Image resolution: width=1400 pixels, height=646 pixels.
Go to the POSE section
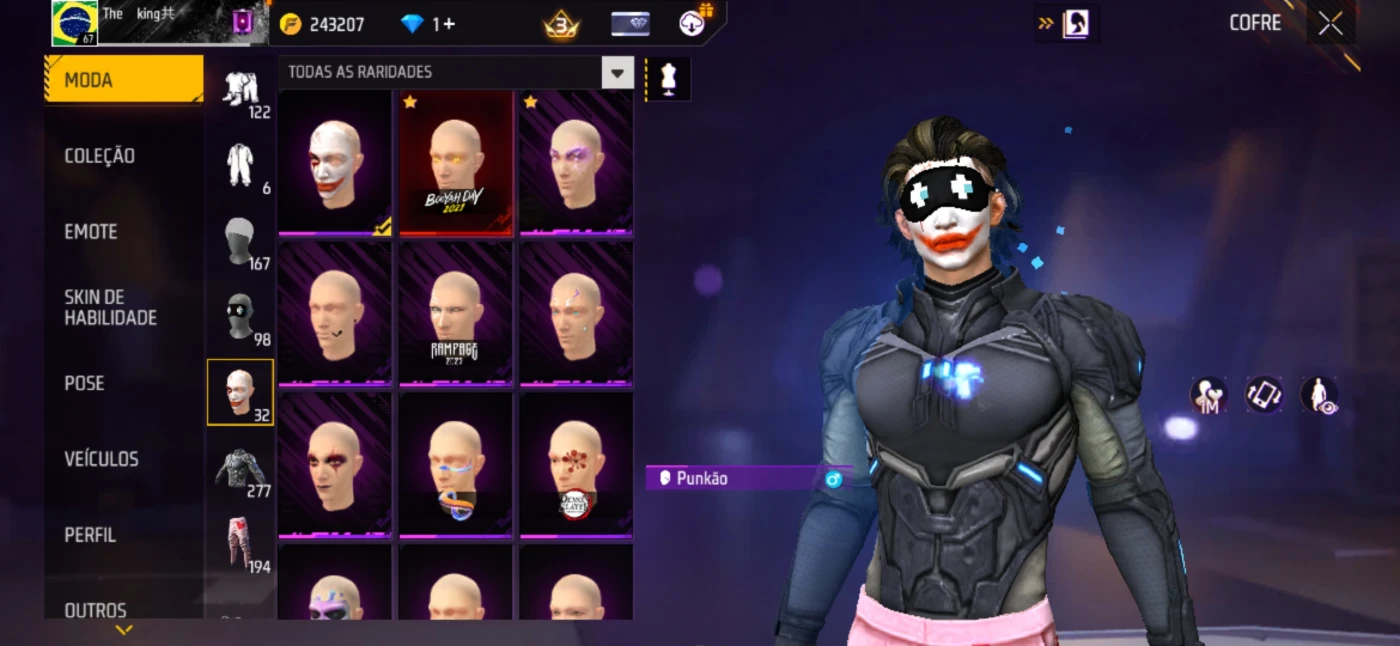(84, 384)
